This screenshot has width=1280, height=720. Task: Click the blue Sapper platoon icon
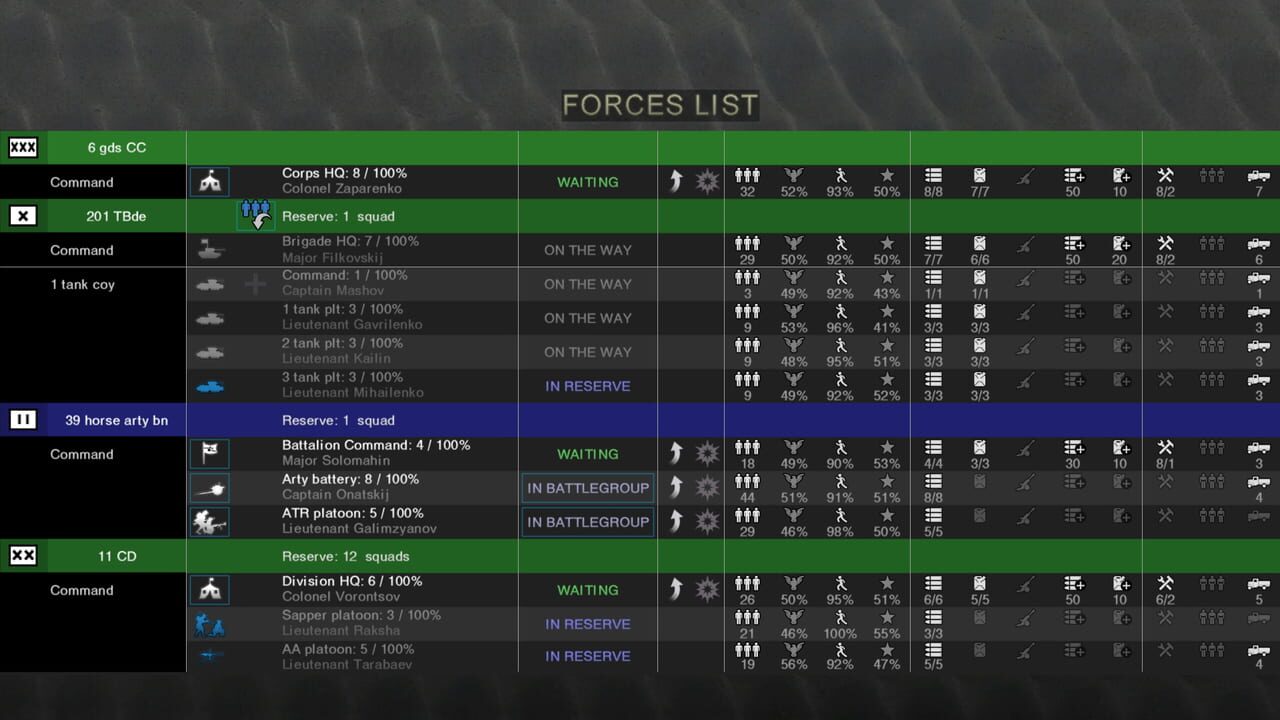209,623
